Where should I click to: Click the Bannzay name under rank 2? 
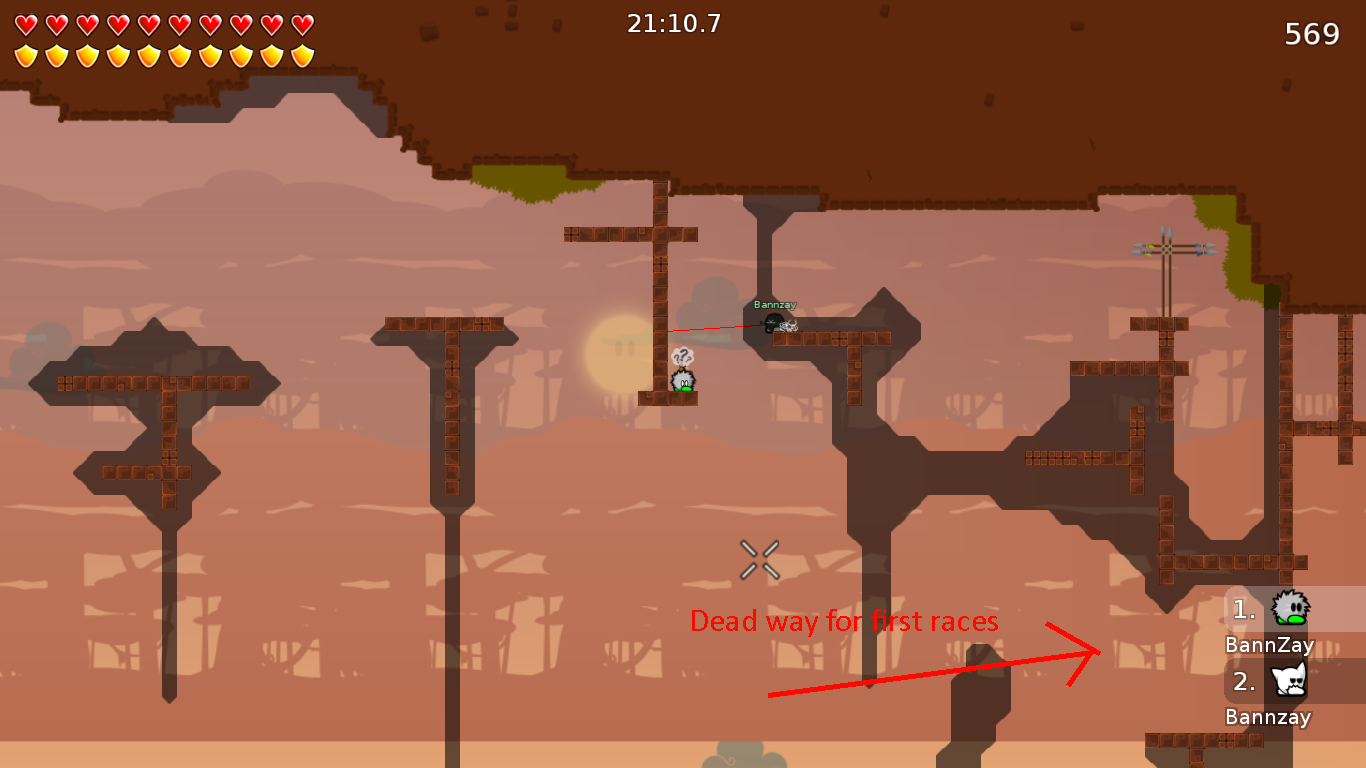point(1268,717)
